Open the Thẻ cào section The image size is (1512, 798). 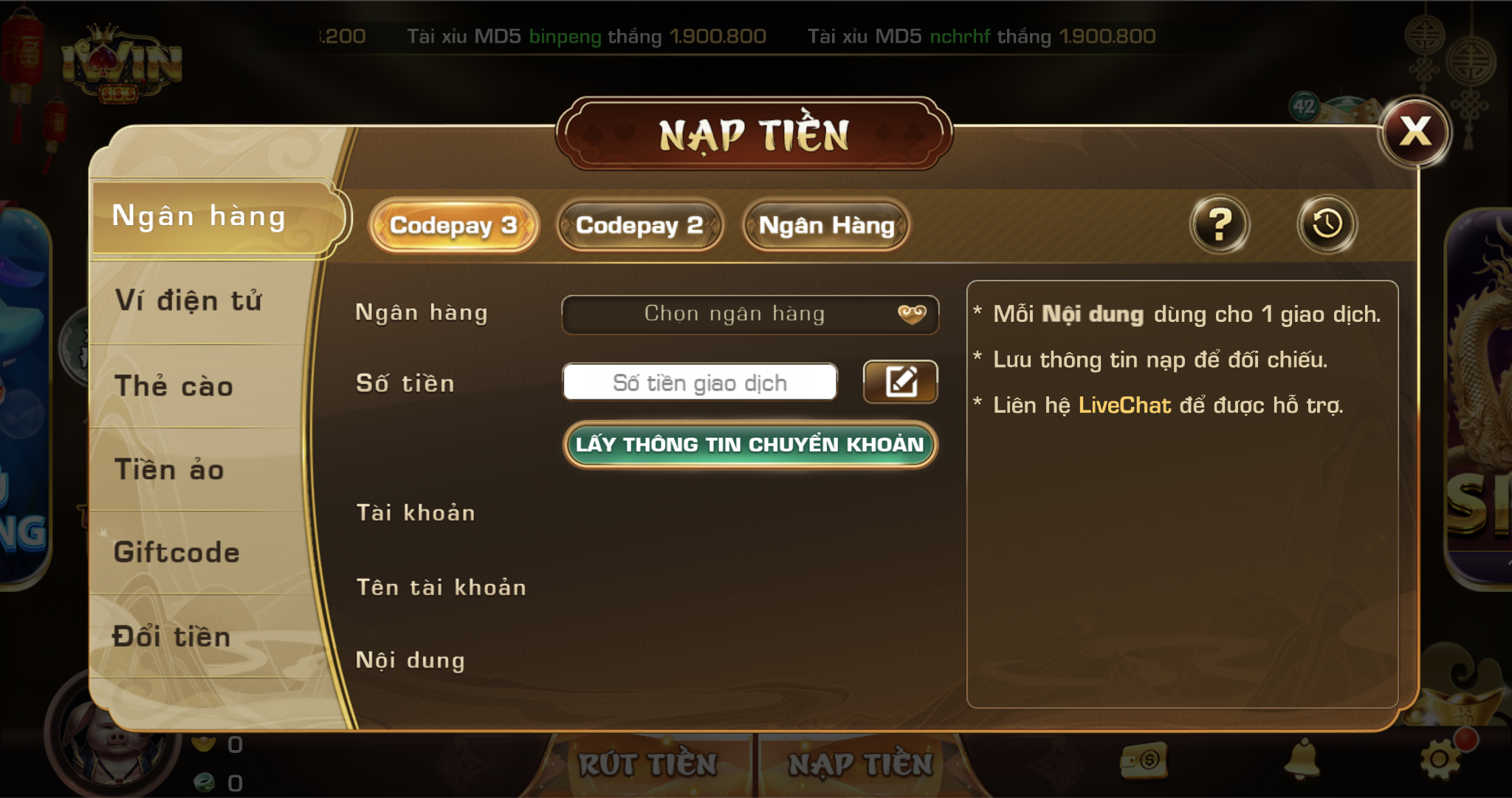[174, 386]
